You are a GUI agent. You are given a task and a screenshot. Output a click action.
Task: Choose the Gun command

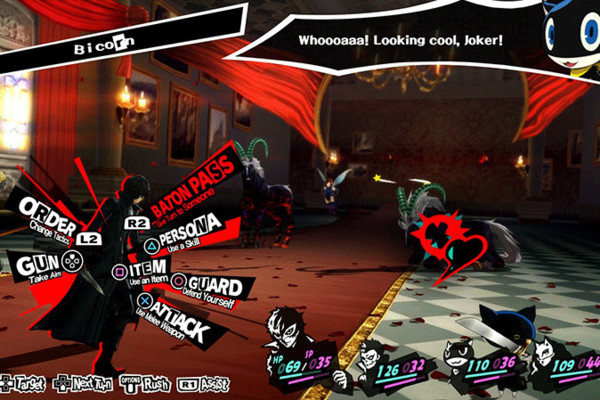(x=38, y=265)
